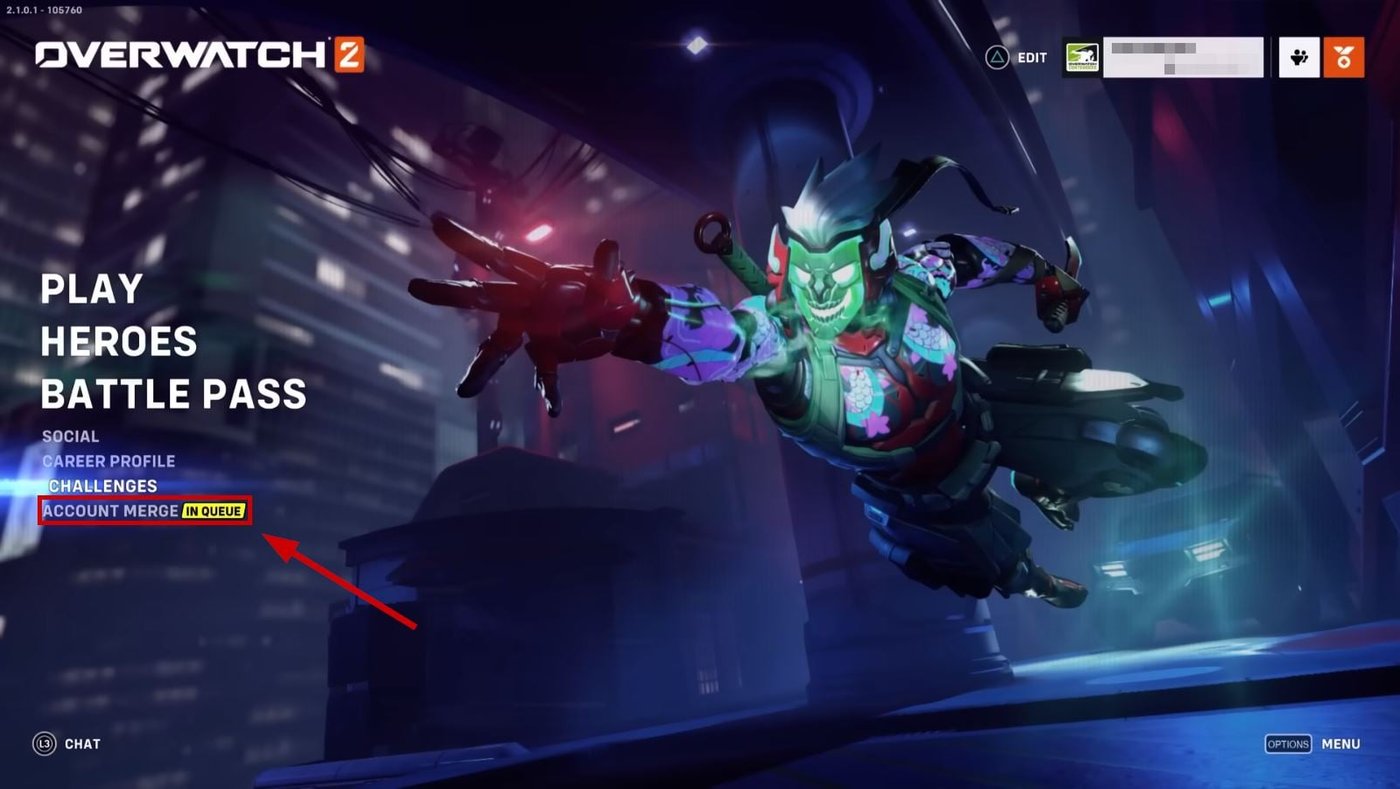Open the SOCIAL menu item

point(69,436)
